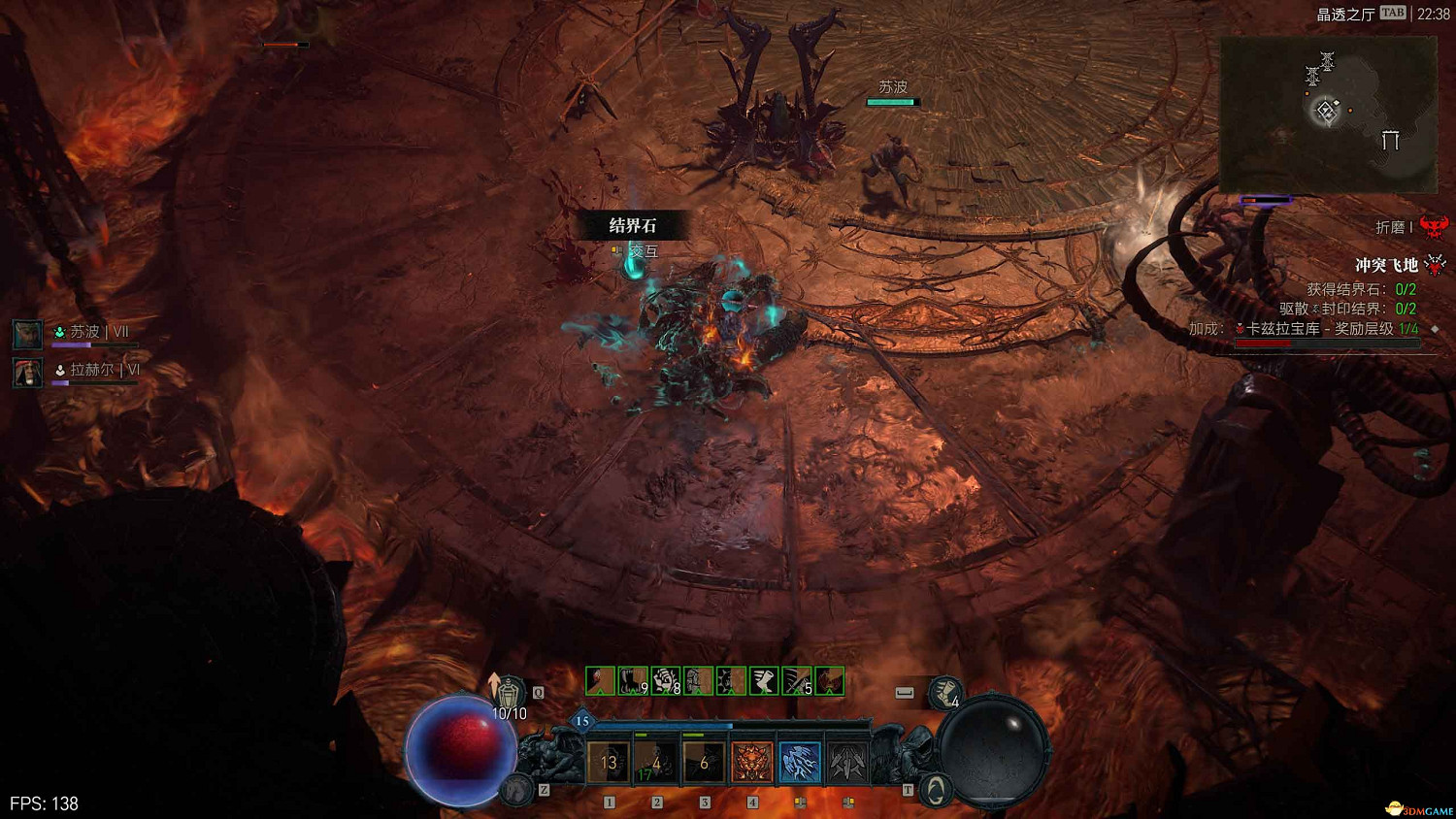Image resolution: width=1456 pixels, height=819 pixels.
Task: Open the minimap in the top-right corner
Action: [1327, 115]
